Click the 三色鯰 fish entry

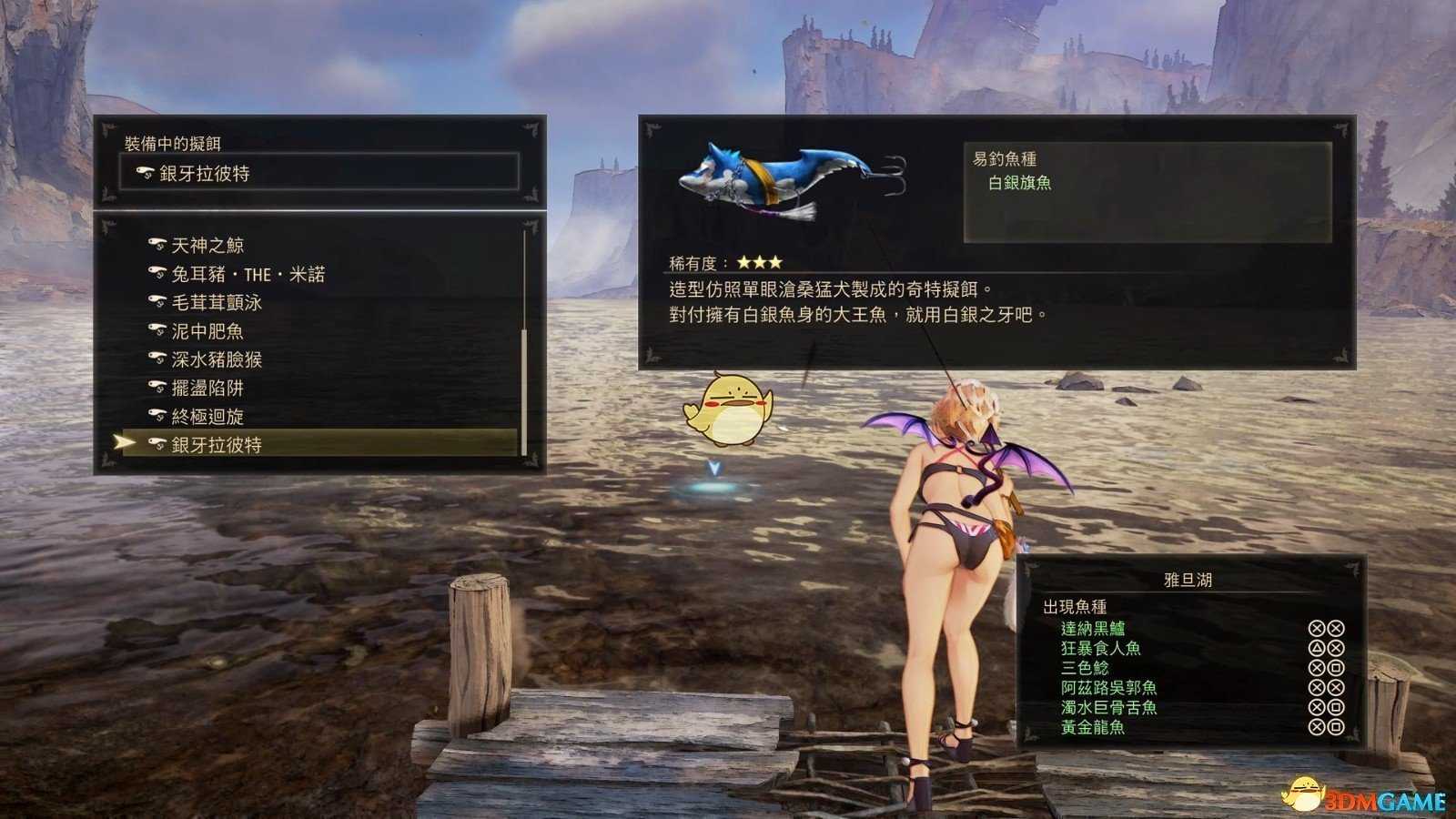(1085, 668)
